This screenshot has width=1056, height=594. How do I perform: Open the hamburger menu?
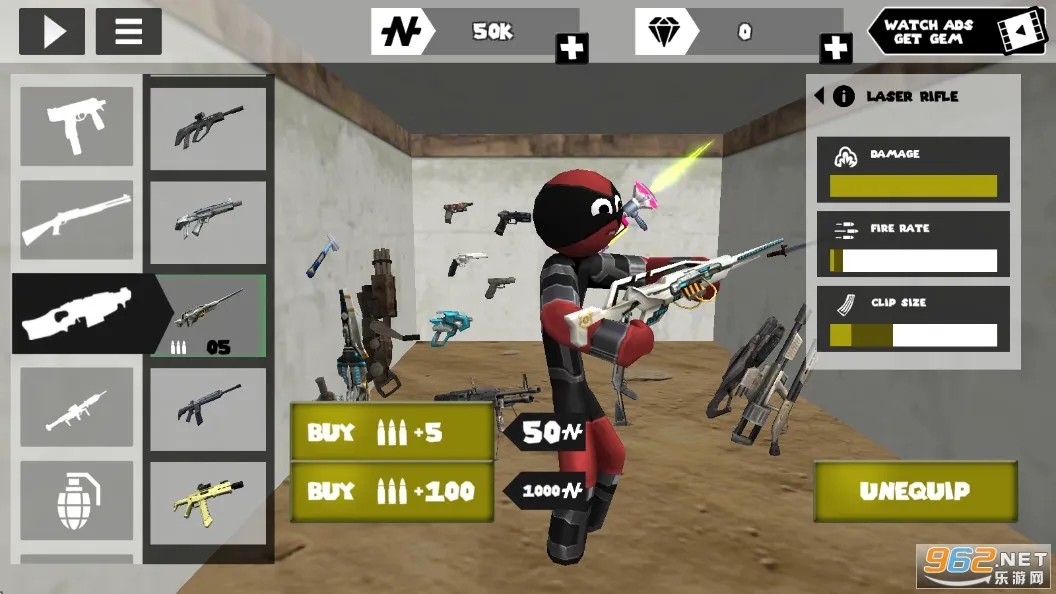128,31
